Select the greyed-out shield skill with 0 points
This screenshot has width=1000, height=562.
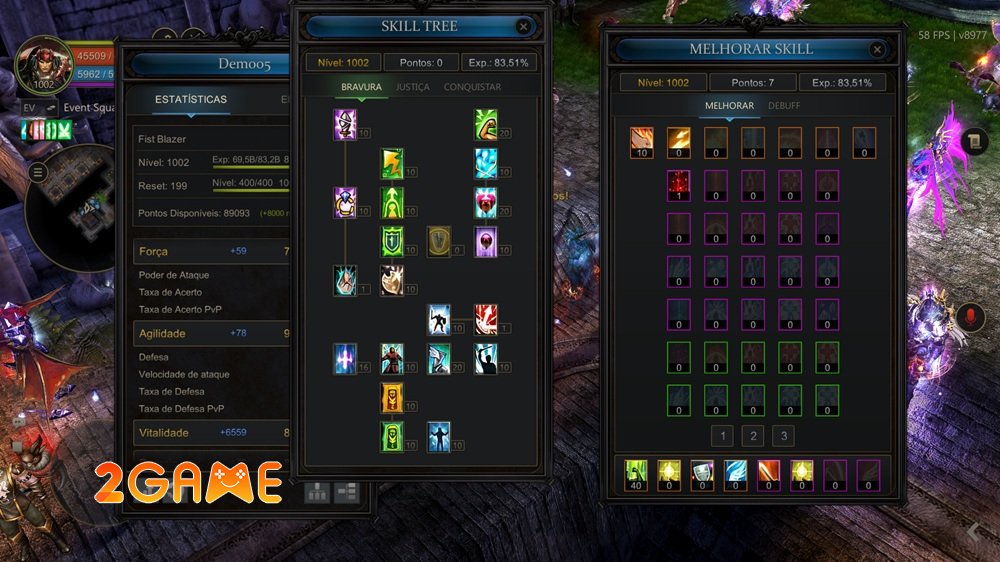click(439, 241)
